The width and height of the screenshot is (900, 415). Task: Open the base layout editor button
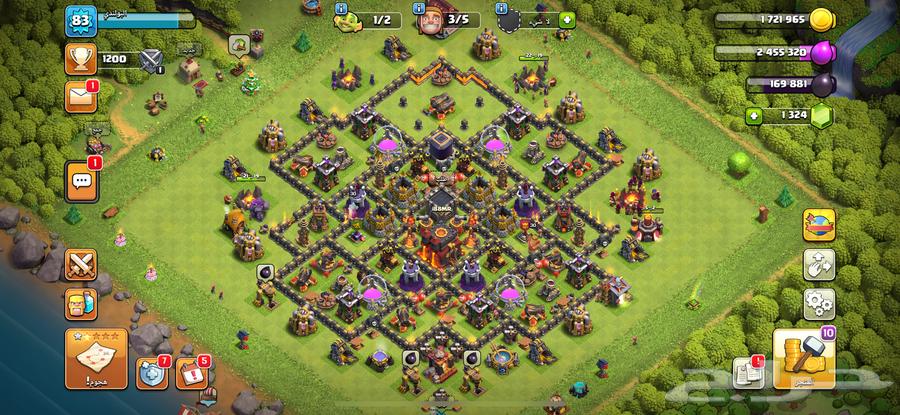click(819, 265)
